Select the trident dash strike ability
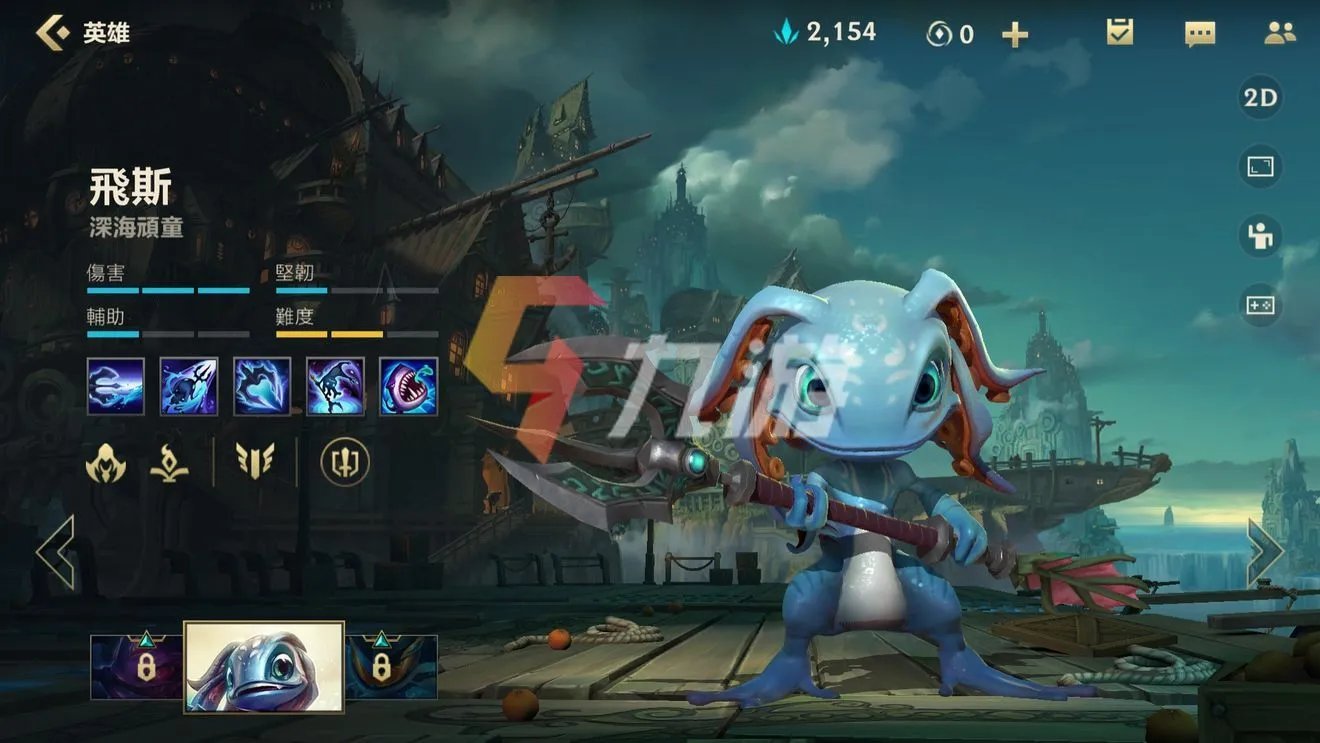The width and height of the screenshot is (1320, 743). pyautogui.click(x=189, y=387)
